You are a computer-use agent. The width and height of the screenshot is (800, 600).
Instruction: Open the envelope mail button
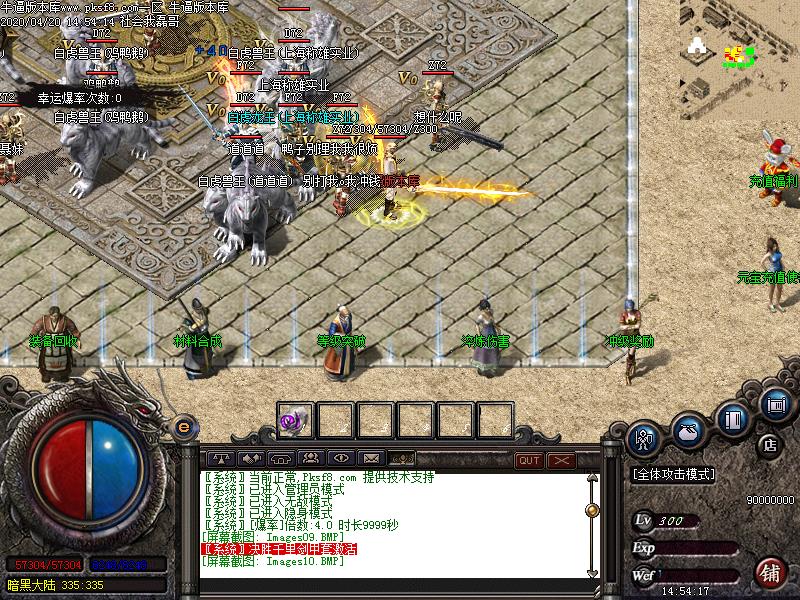tap(371, 460)
